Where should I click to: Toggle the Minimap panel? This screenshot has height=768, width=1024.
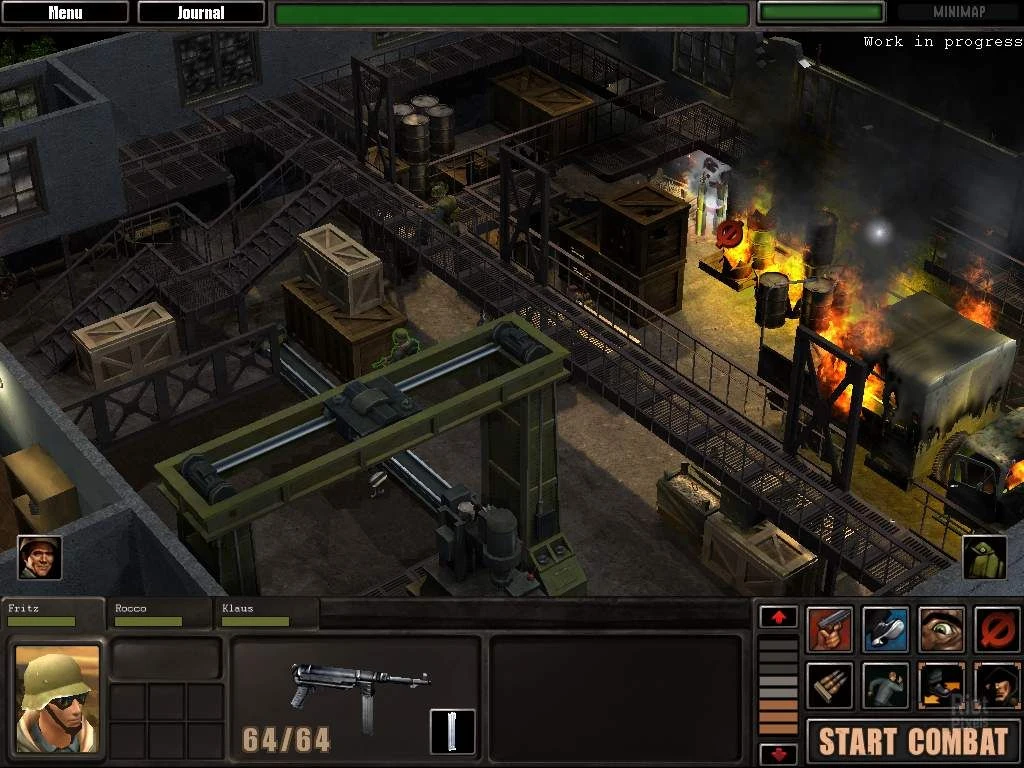[959, 13]
